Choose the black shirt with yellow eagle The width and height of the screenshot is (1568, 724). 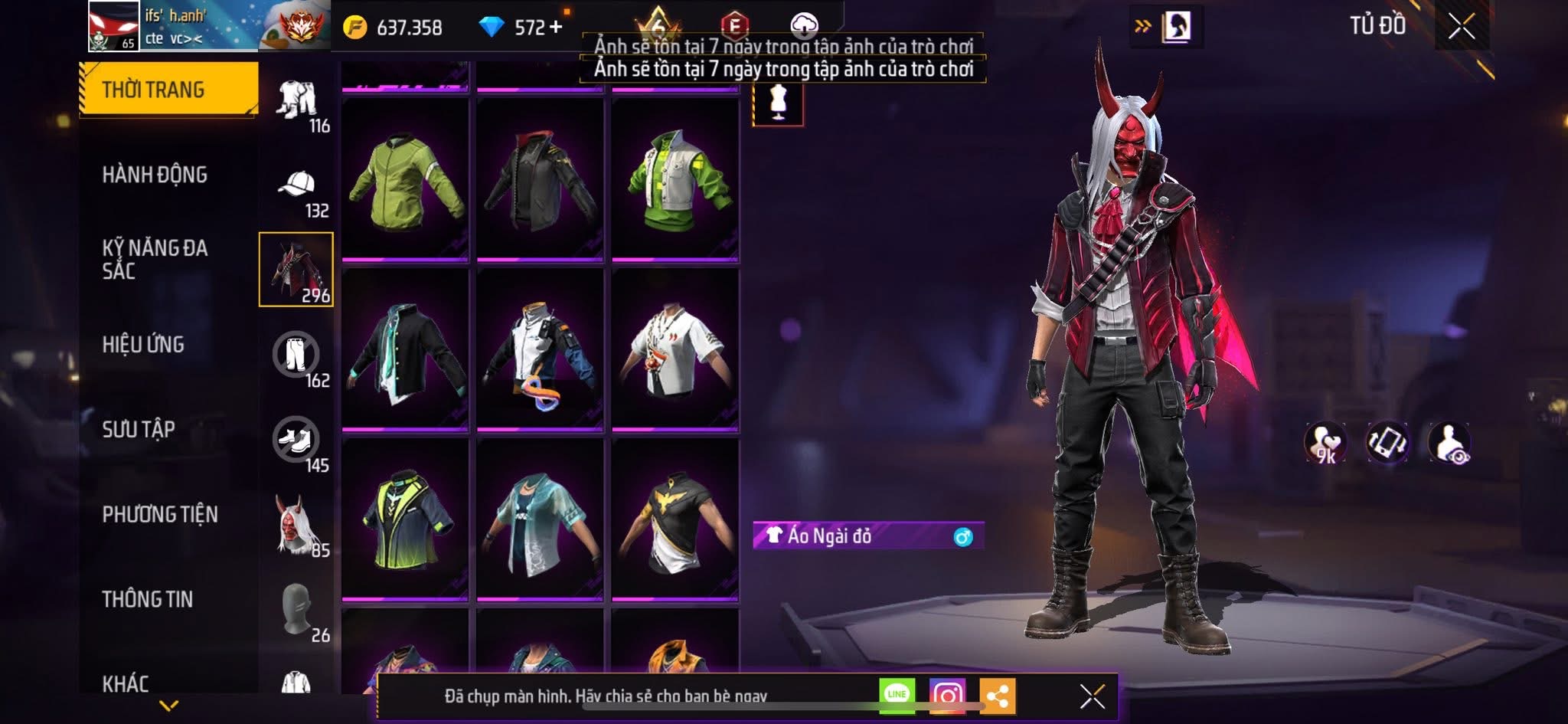point(675,521)
